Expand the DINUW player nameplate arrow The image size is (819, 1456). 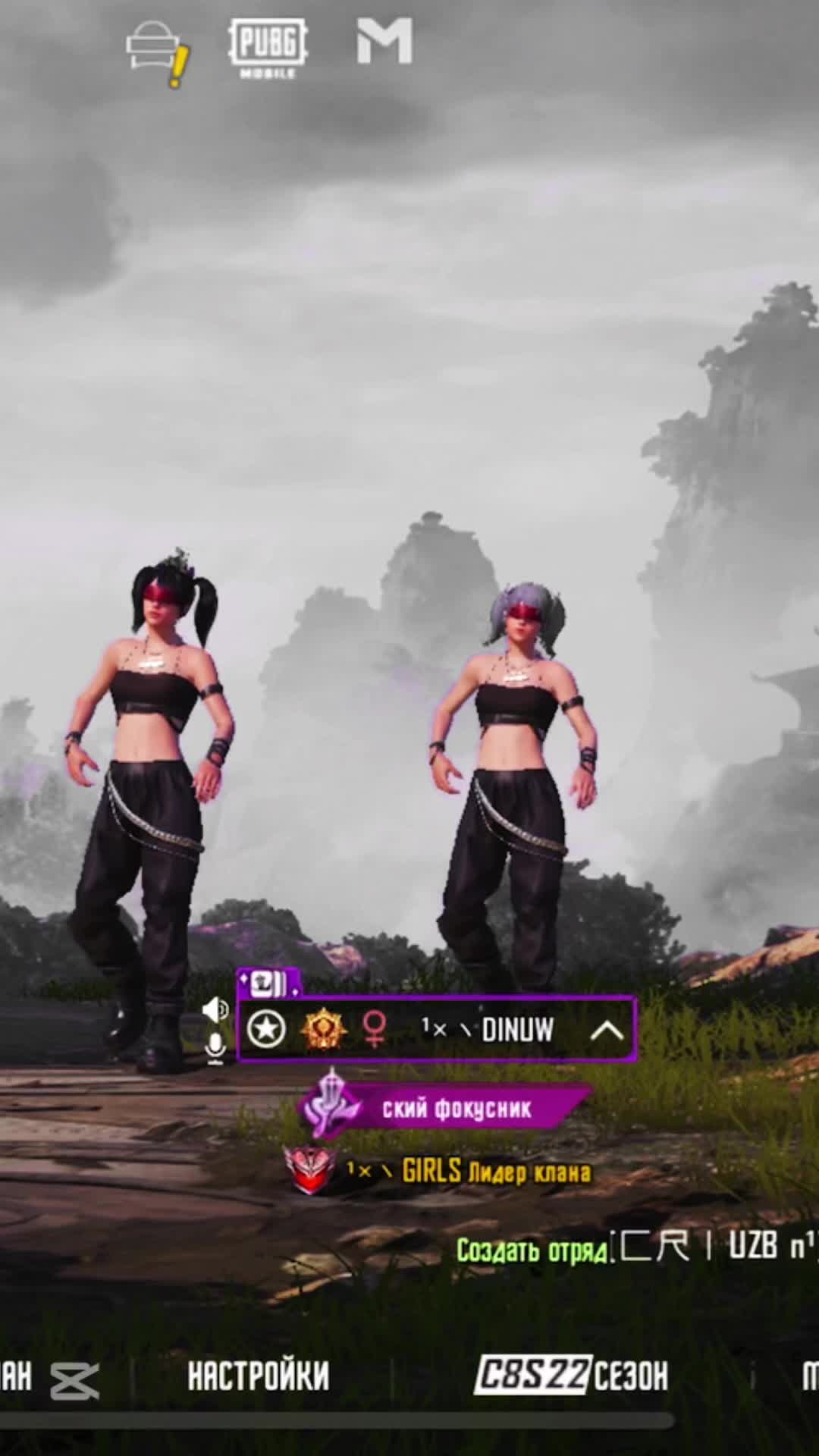(x=607, y=1030)
